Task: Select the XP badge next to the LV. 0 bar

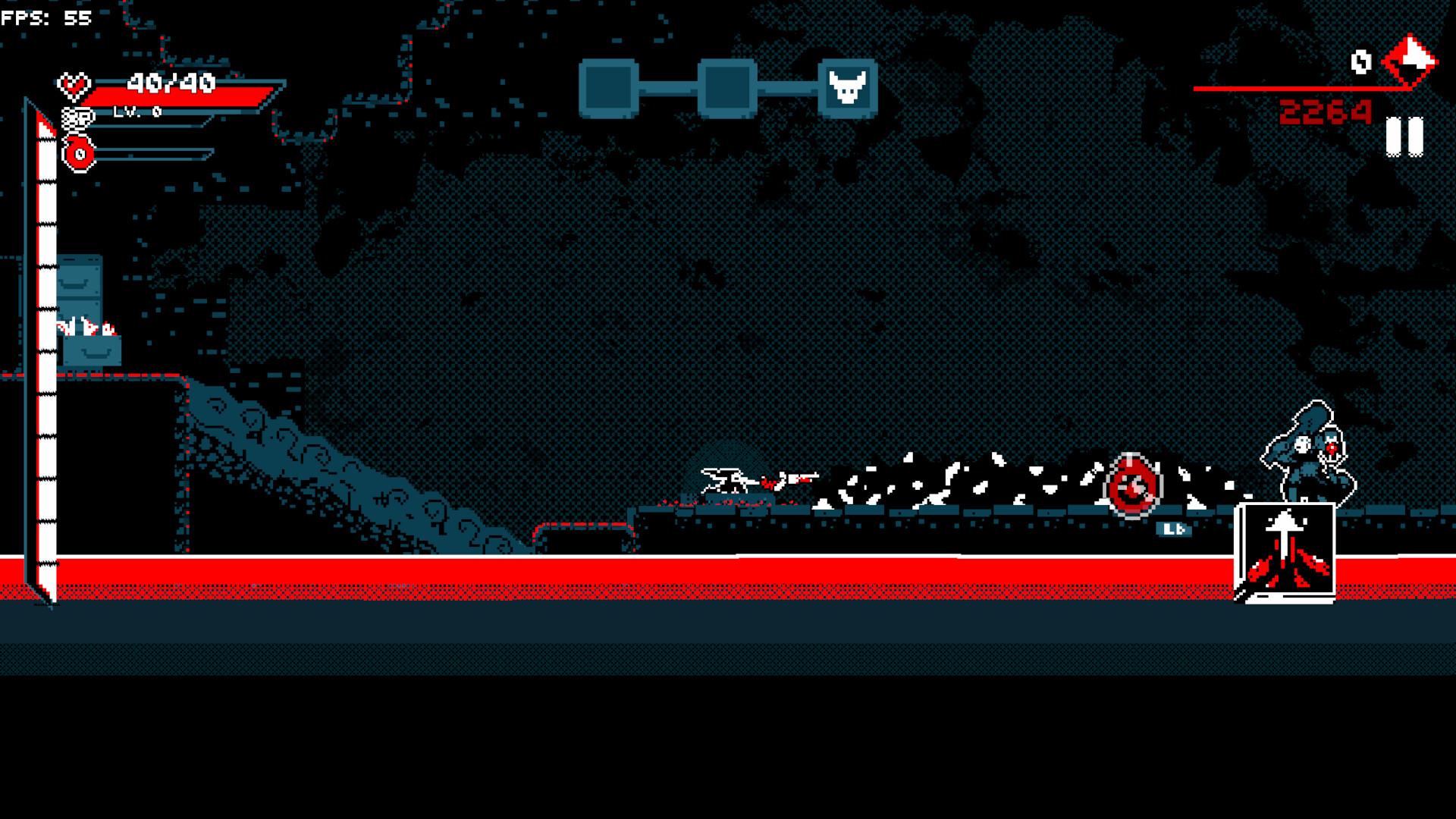Action: [x=77, y=119]
